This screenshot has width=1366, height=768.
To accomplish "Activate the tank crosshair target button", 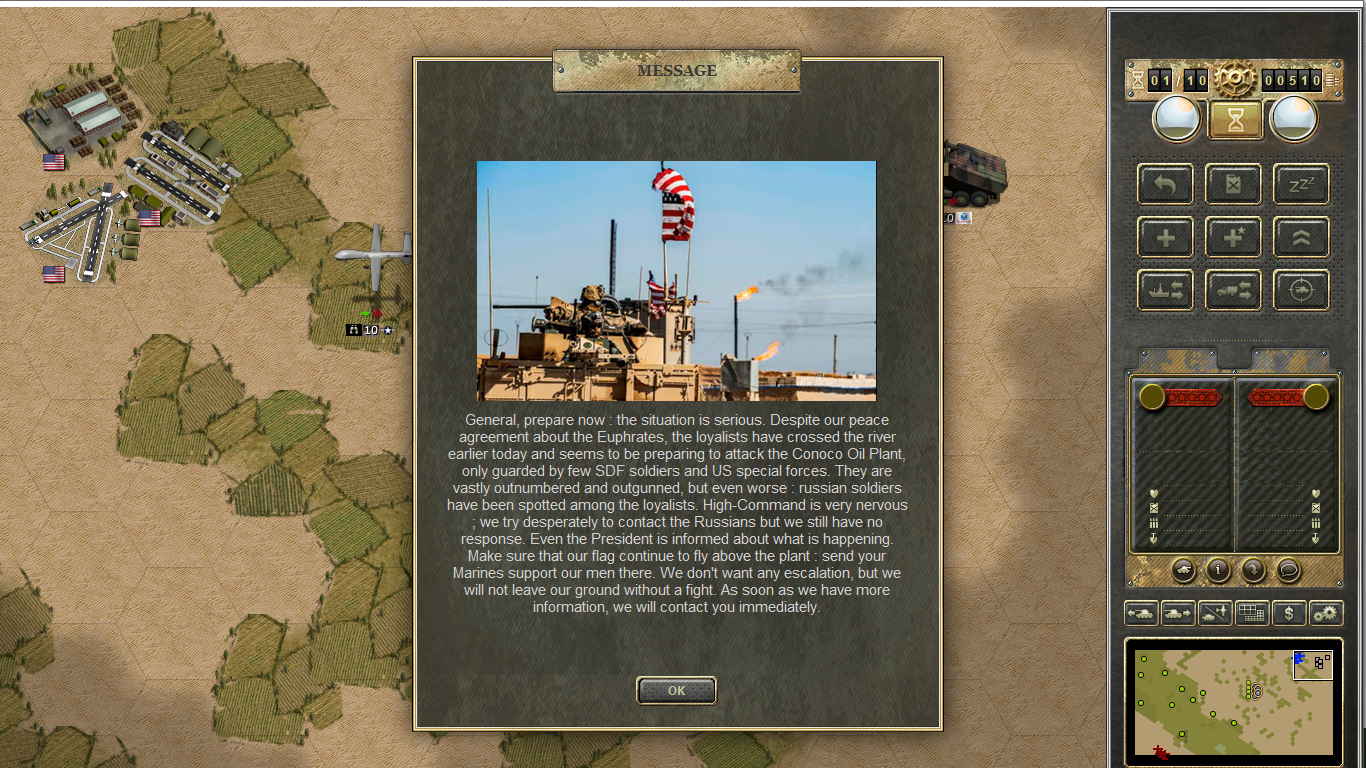I will (1301, 290).
